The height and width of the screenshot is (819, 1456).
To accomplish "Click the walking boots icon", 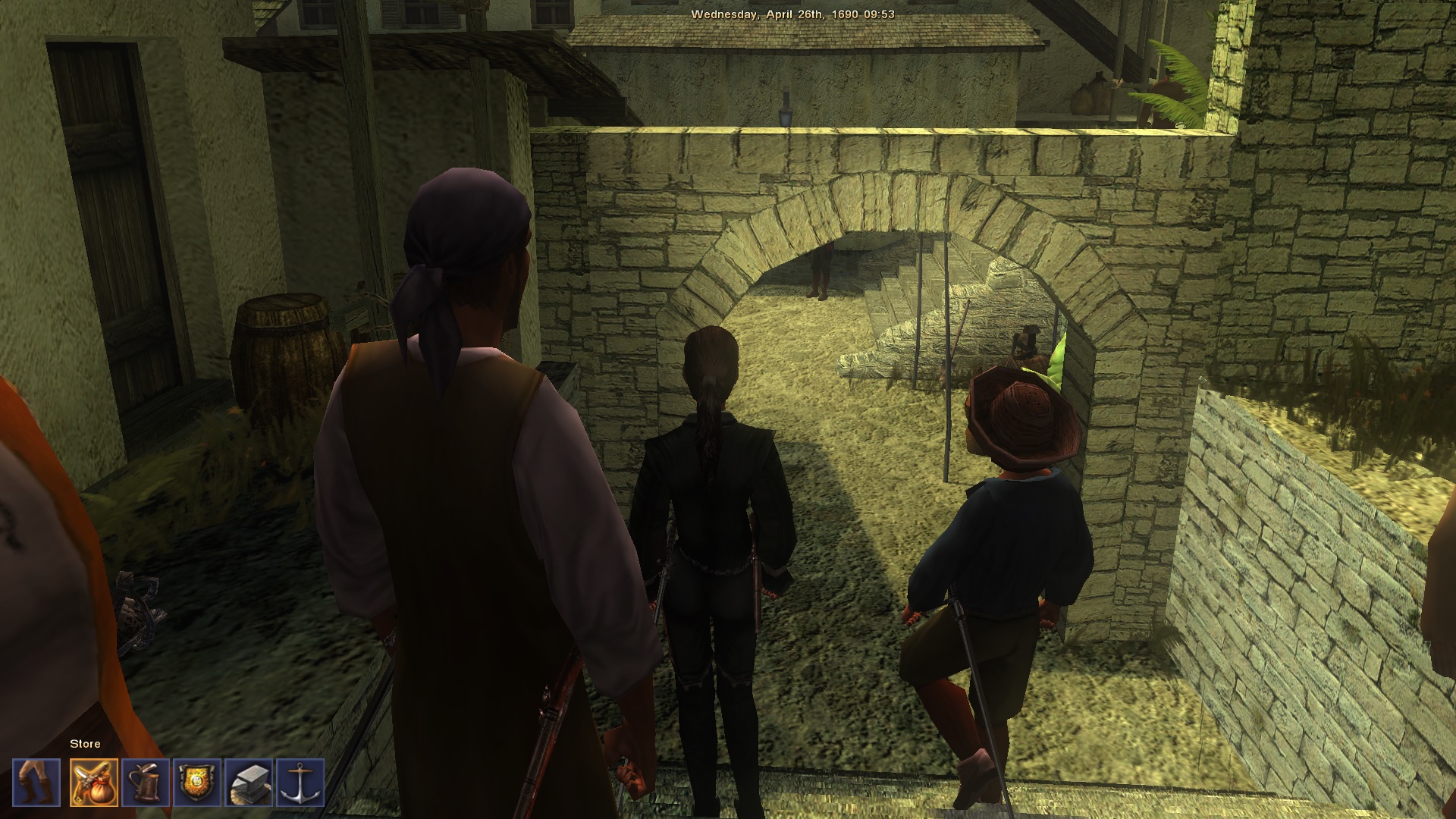I will pyautogui.click(x=36, y=783).
